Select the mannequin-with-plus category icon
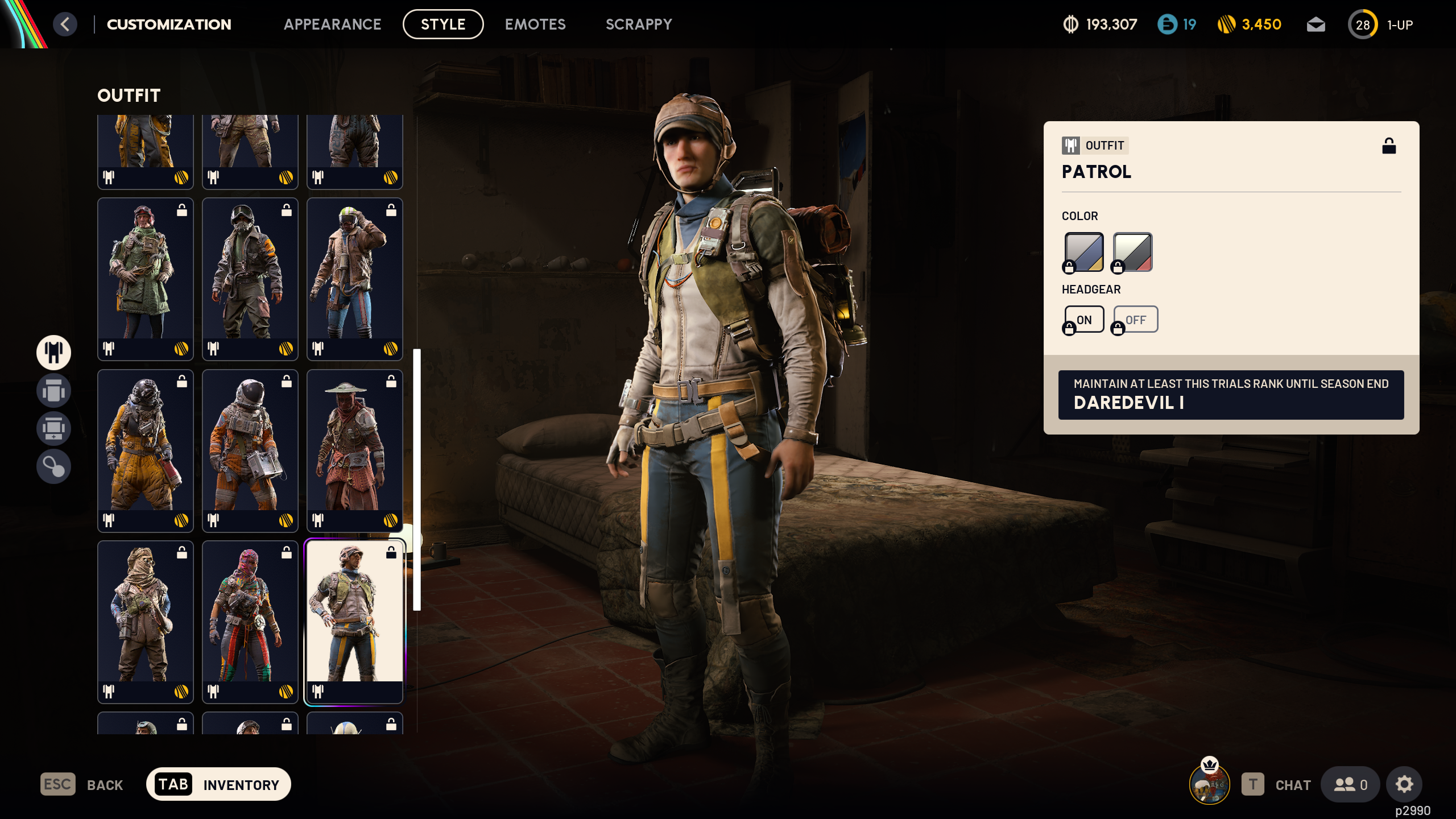Viewport: 1456px width, 819px height. coord(53,429)
